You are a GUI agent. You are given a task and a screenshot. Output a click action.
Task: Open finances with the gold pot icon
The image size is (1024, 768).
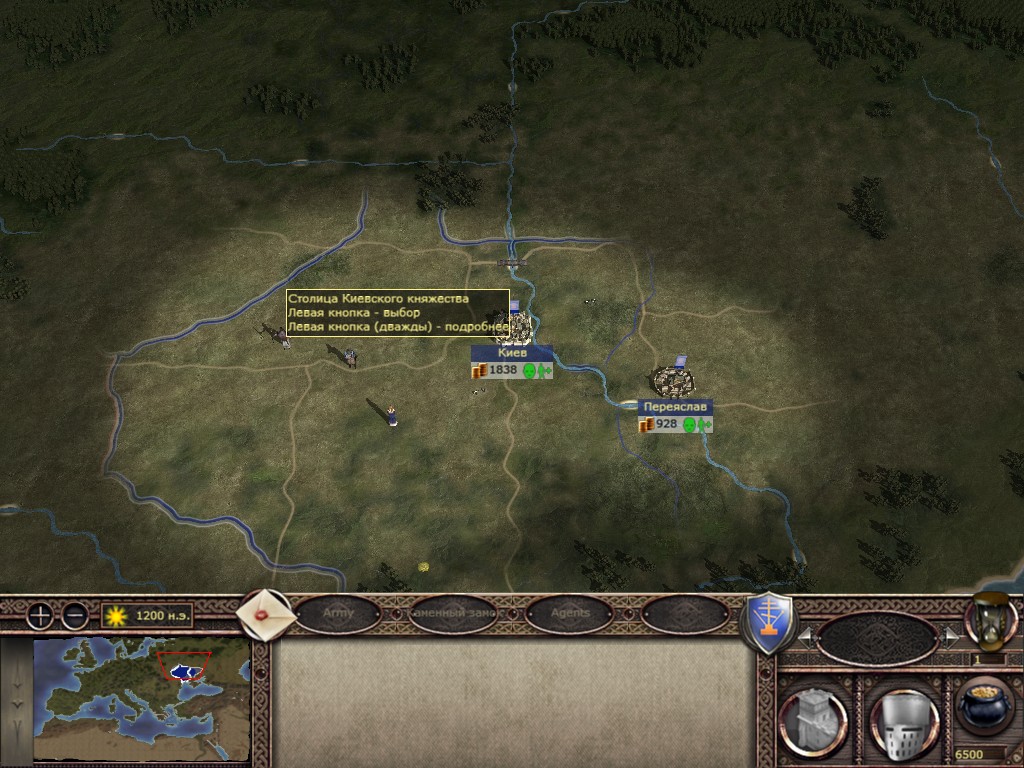[983, 706]
